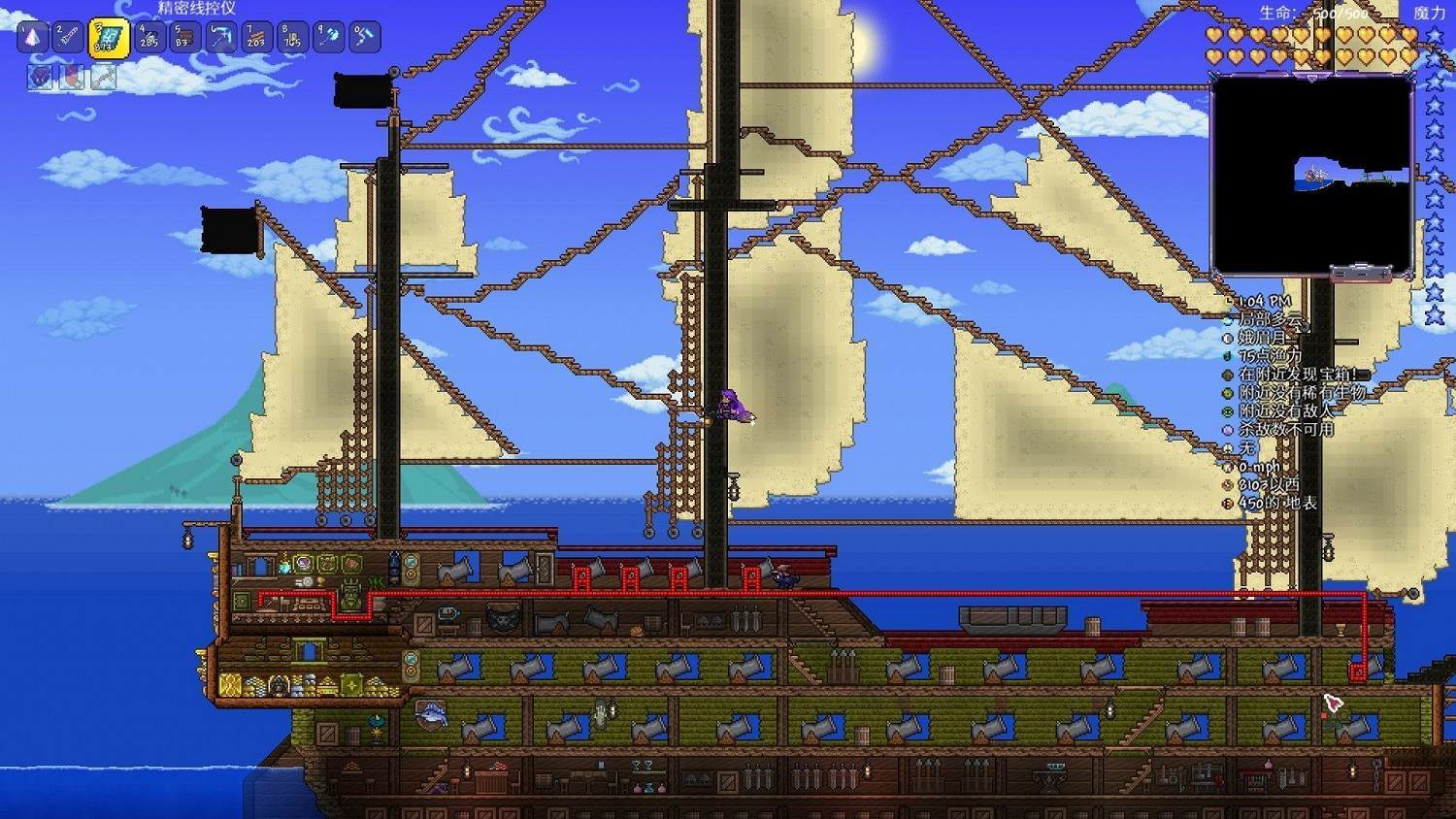1456x819 pixels.
Task: Cancel the ice-themed buff icon
Action: click(102, 78)
